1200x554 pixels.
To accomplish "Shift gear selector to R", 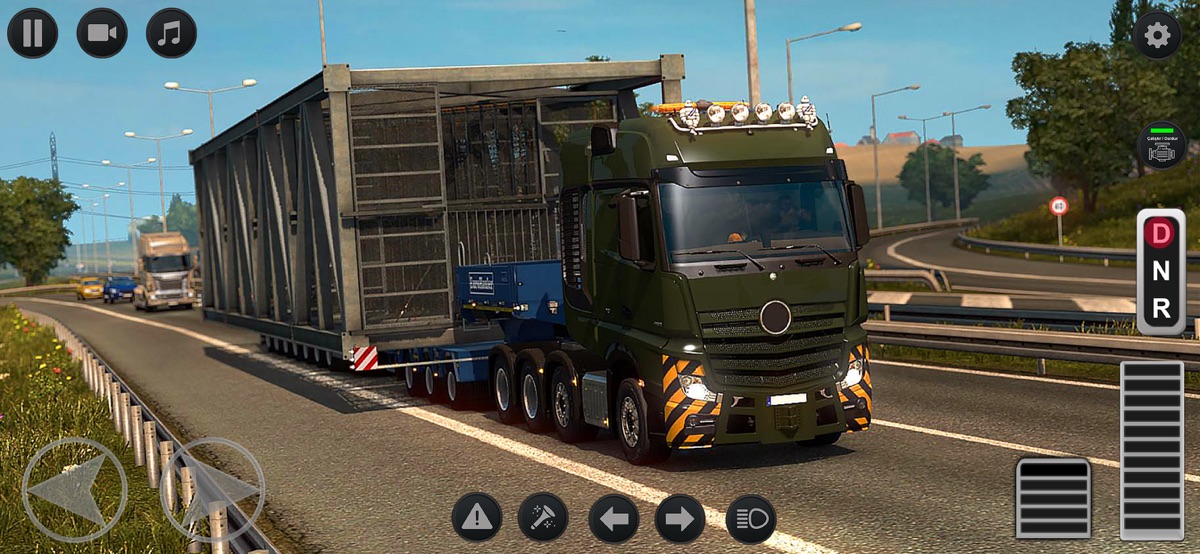I will pos(1161,310).
